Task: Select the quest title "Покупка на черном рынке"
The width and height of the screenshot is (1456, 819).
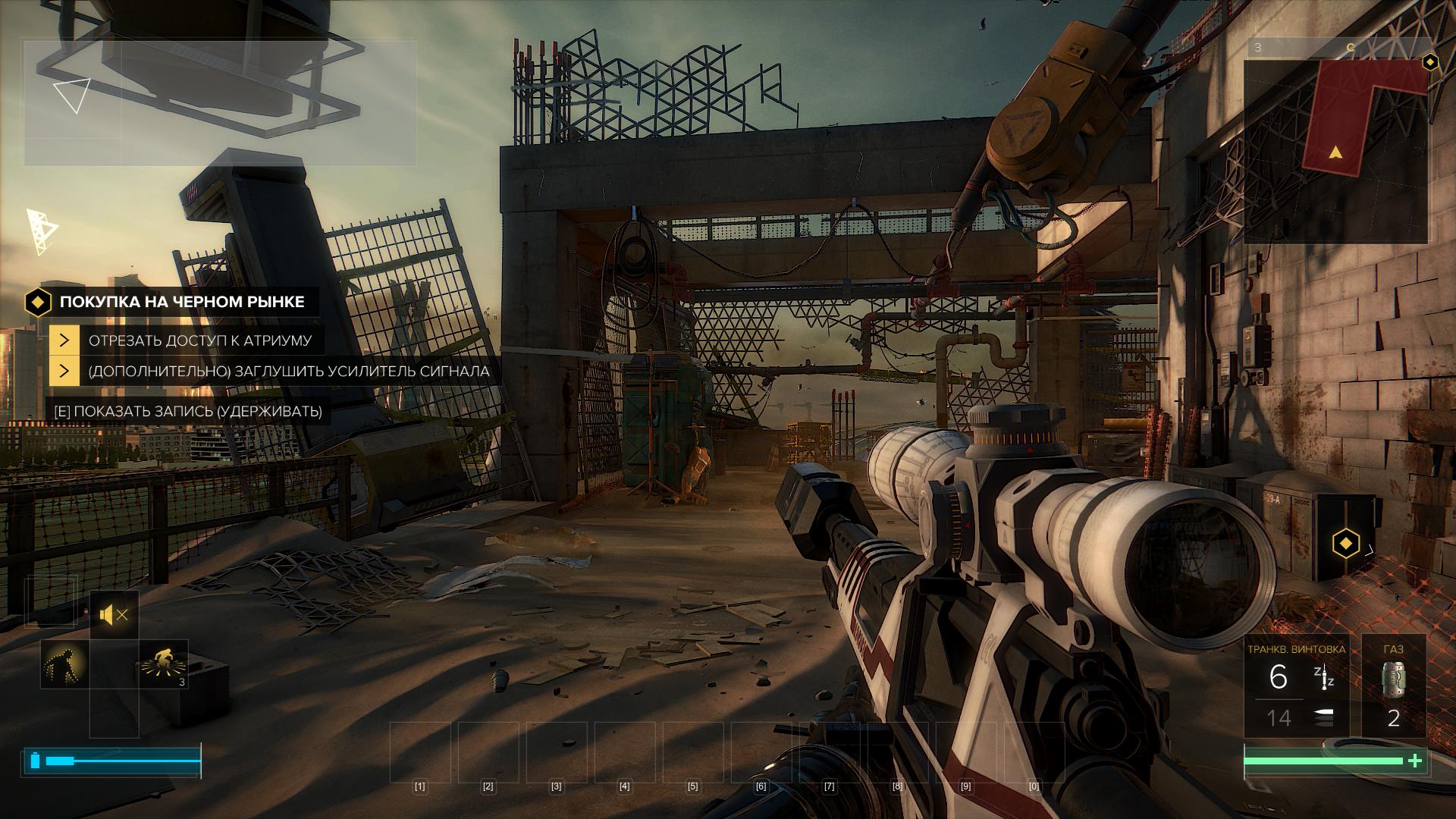Action: point(181,302)
